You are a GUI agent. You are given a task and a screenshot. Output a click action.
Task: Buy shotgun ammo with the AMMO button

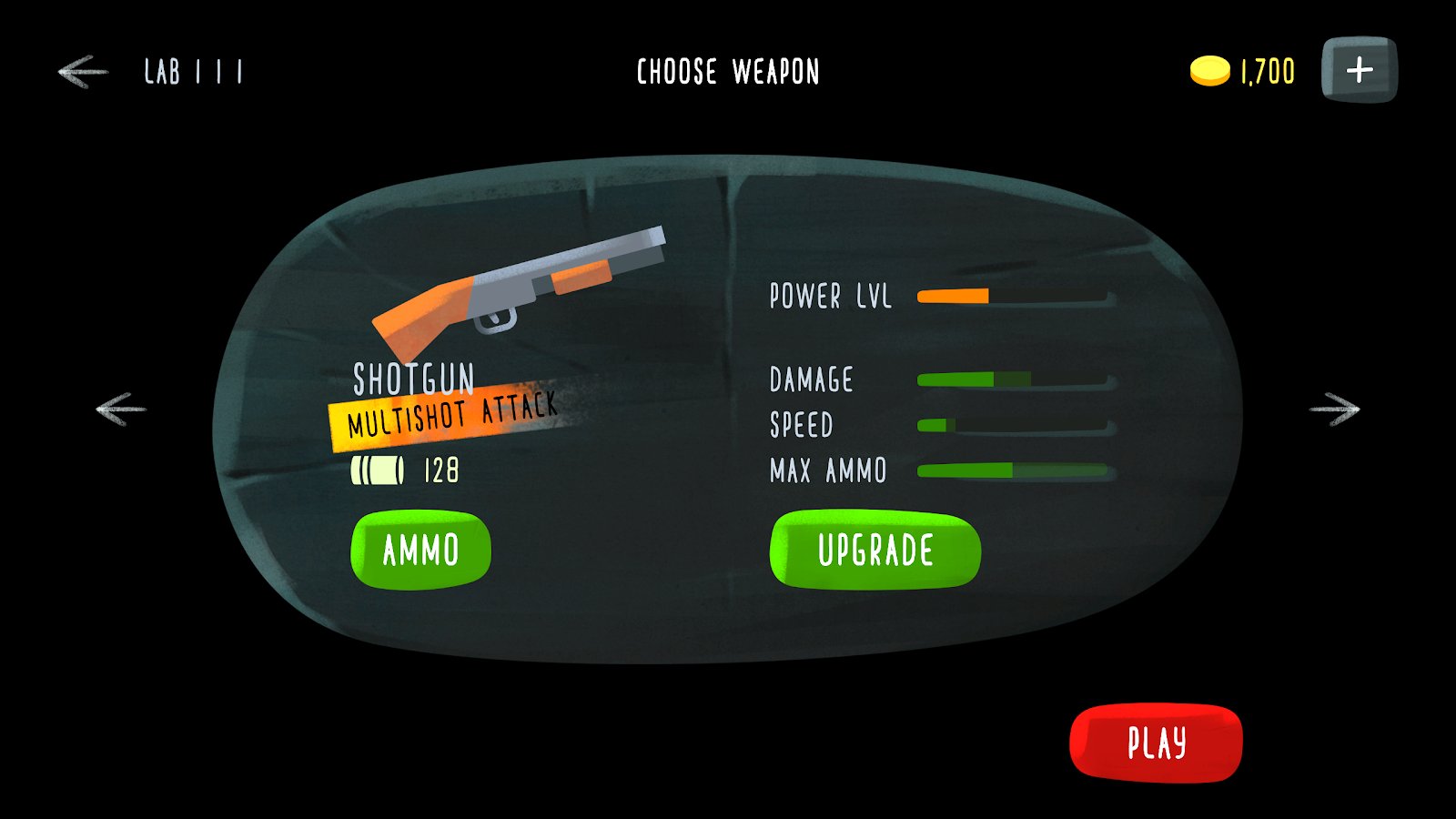[x=420, y=550]
